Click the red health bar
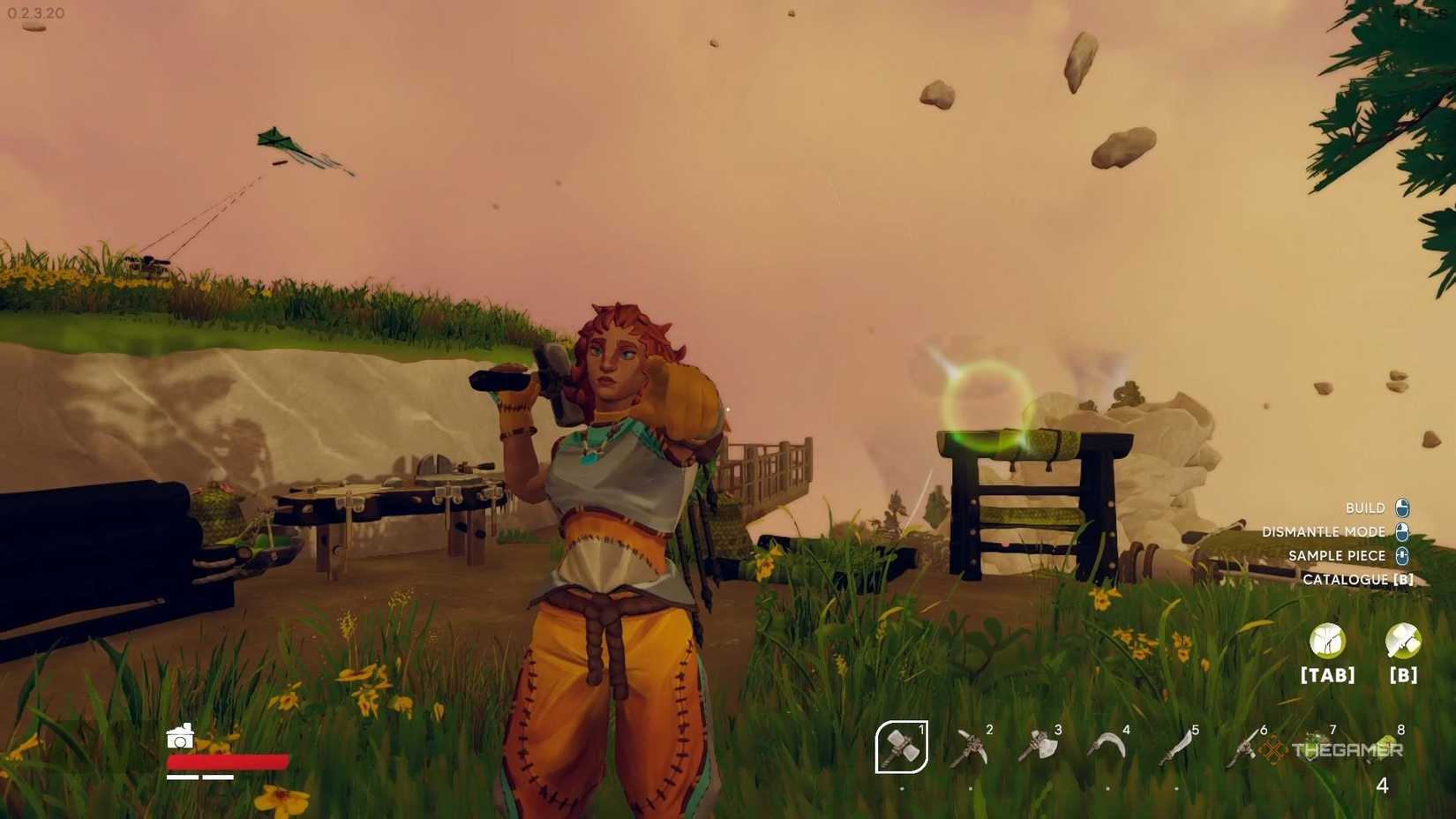 pyautogui.click(x=228, y=760)
